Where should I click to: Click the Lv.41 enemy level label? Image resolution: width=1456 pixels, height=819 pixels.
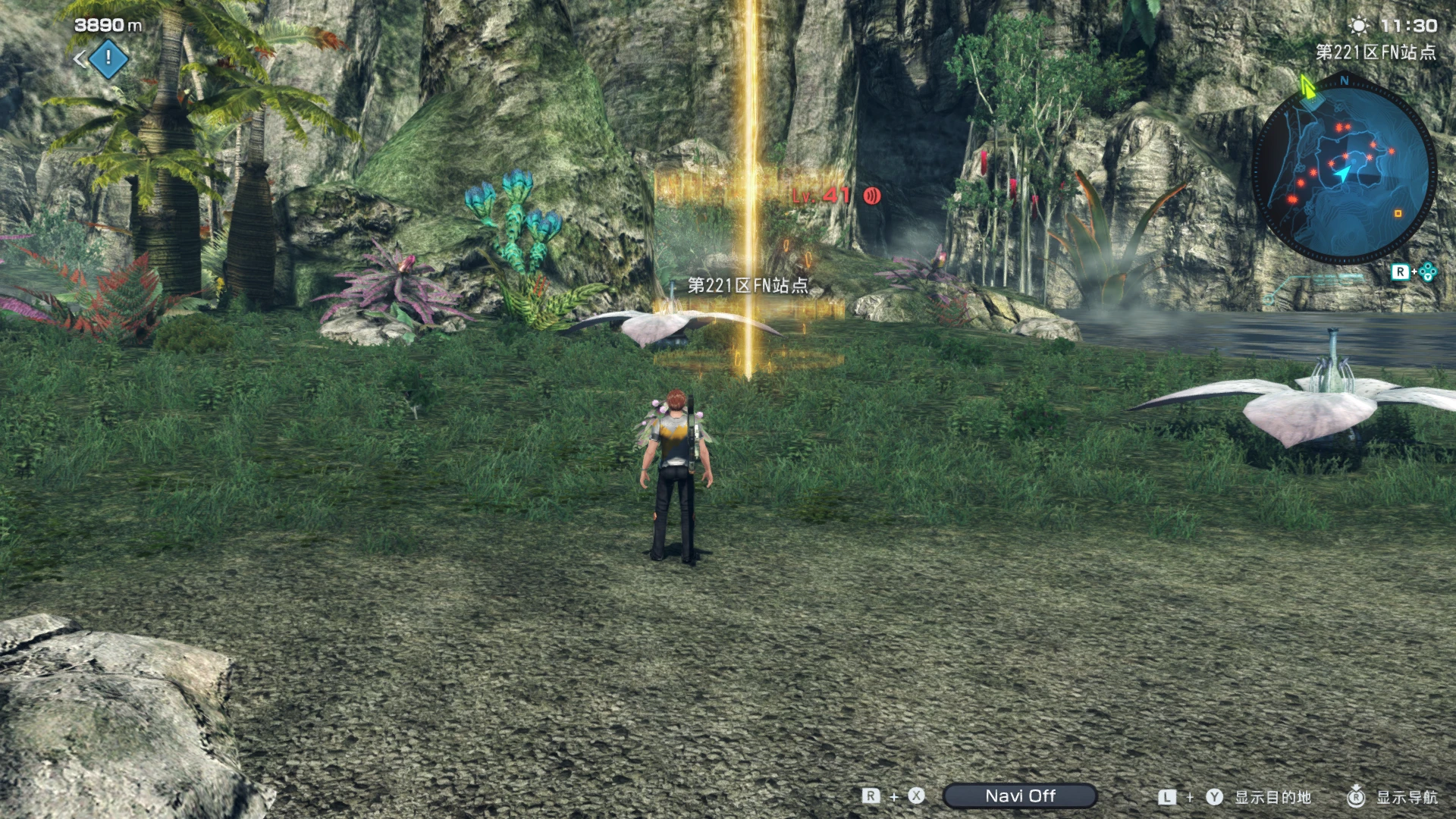pyautogui.click(x=821, y=195)
